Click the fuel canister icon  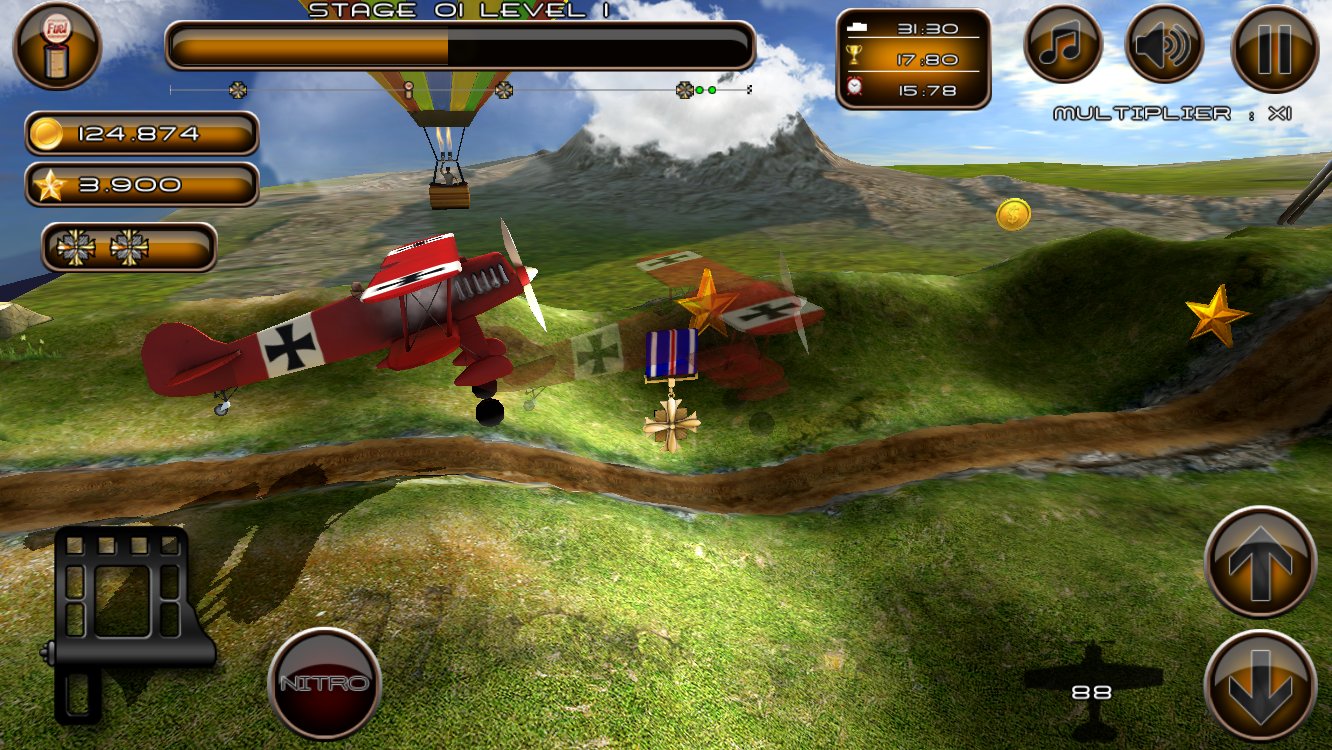click(x=57, y=45)
